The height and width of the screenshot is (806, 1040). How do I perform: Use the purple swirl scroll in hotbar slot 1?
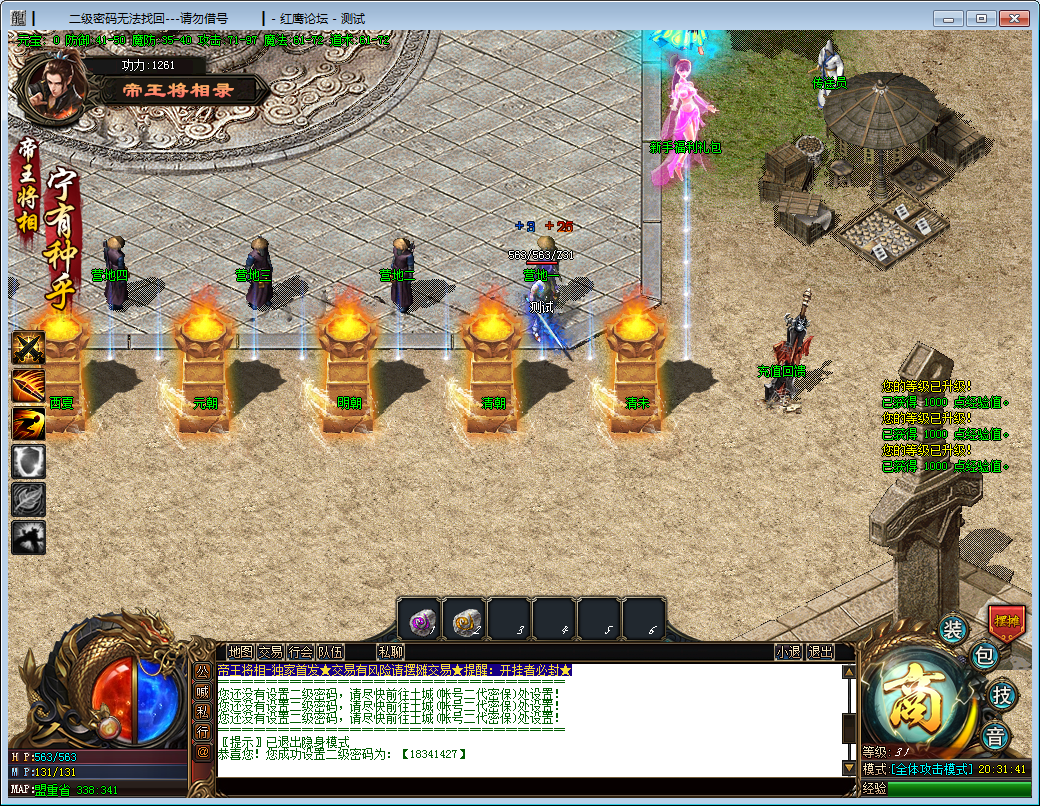pos(419,620)
